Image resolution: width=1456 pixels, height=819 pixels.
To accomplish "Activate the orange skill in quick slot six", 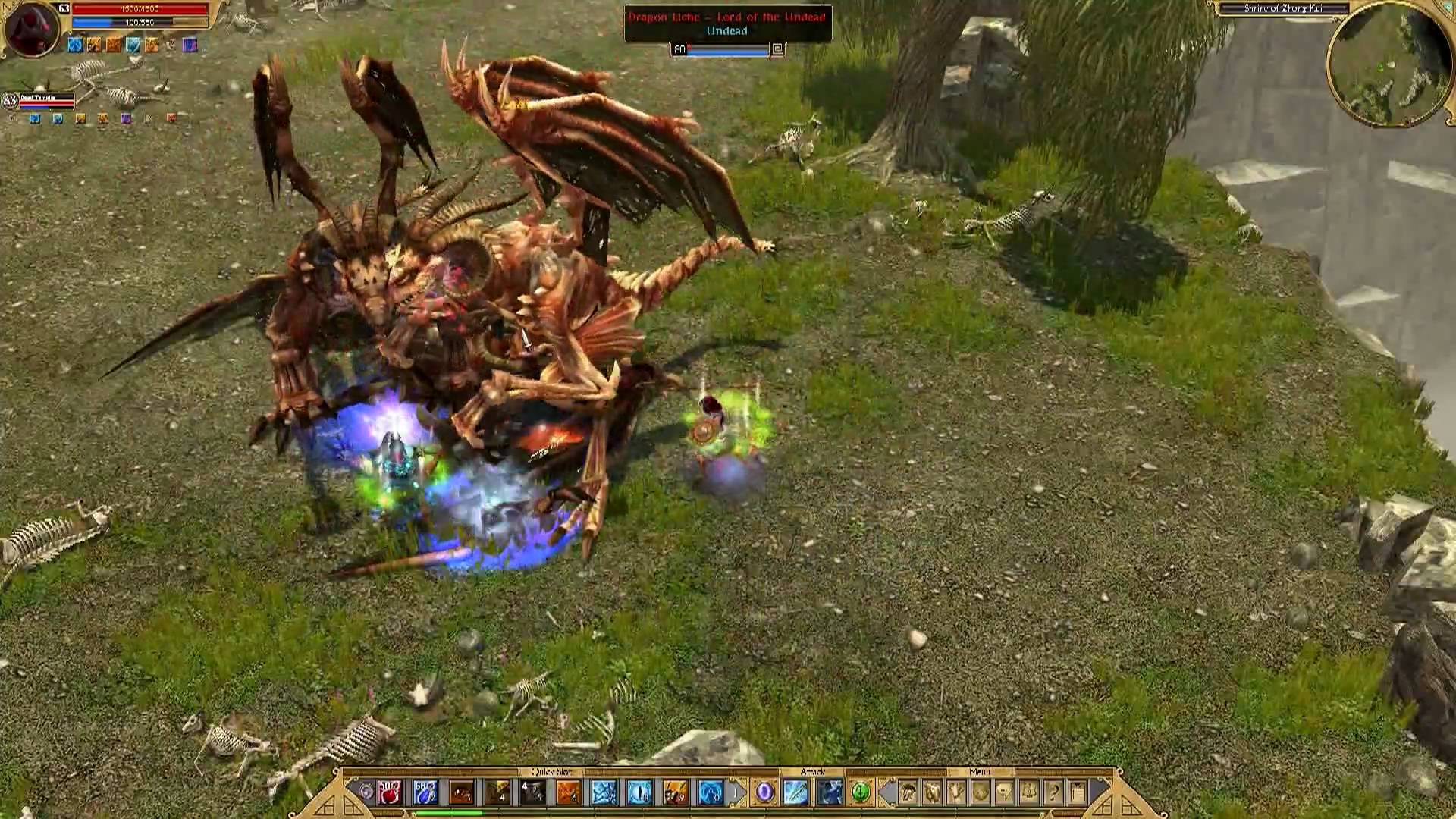I will coord(568,792).
